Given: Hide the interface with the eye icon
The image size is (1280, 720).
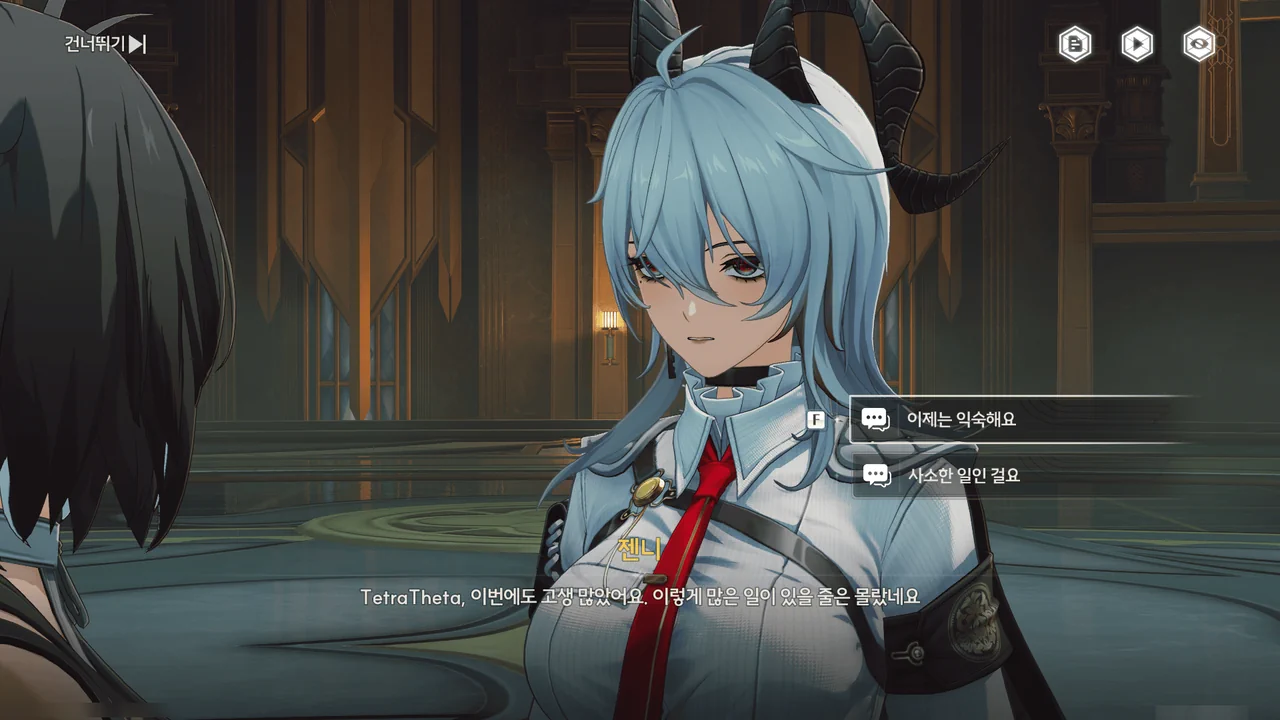Looking at the screenshot, I should [x=1199, y=44].
